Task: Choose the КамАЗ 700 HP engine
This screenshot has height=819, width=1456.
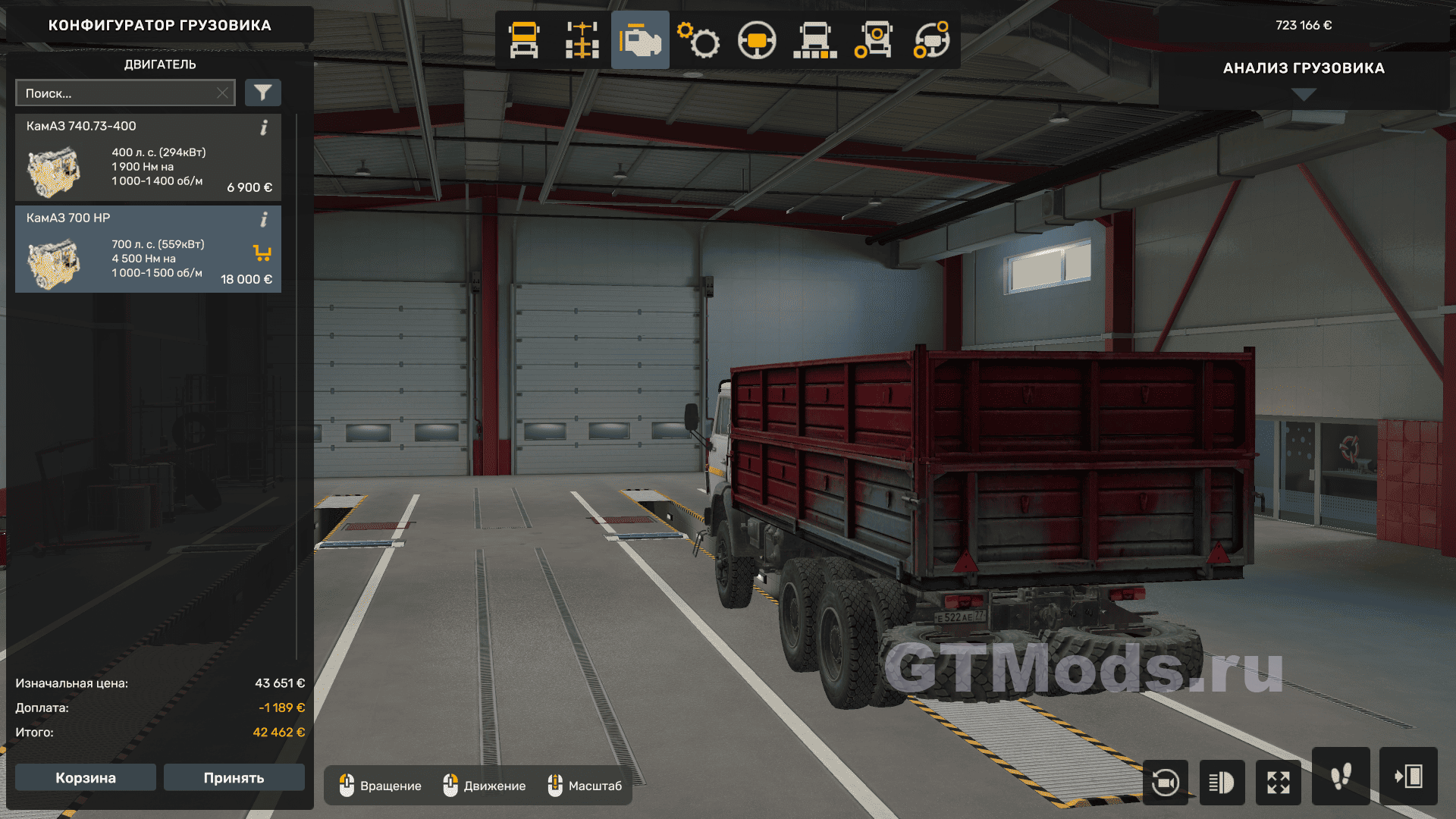Action: [148, 249]
